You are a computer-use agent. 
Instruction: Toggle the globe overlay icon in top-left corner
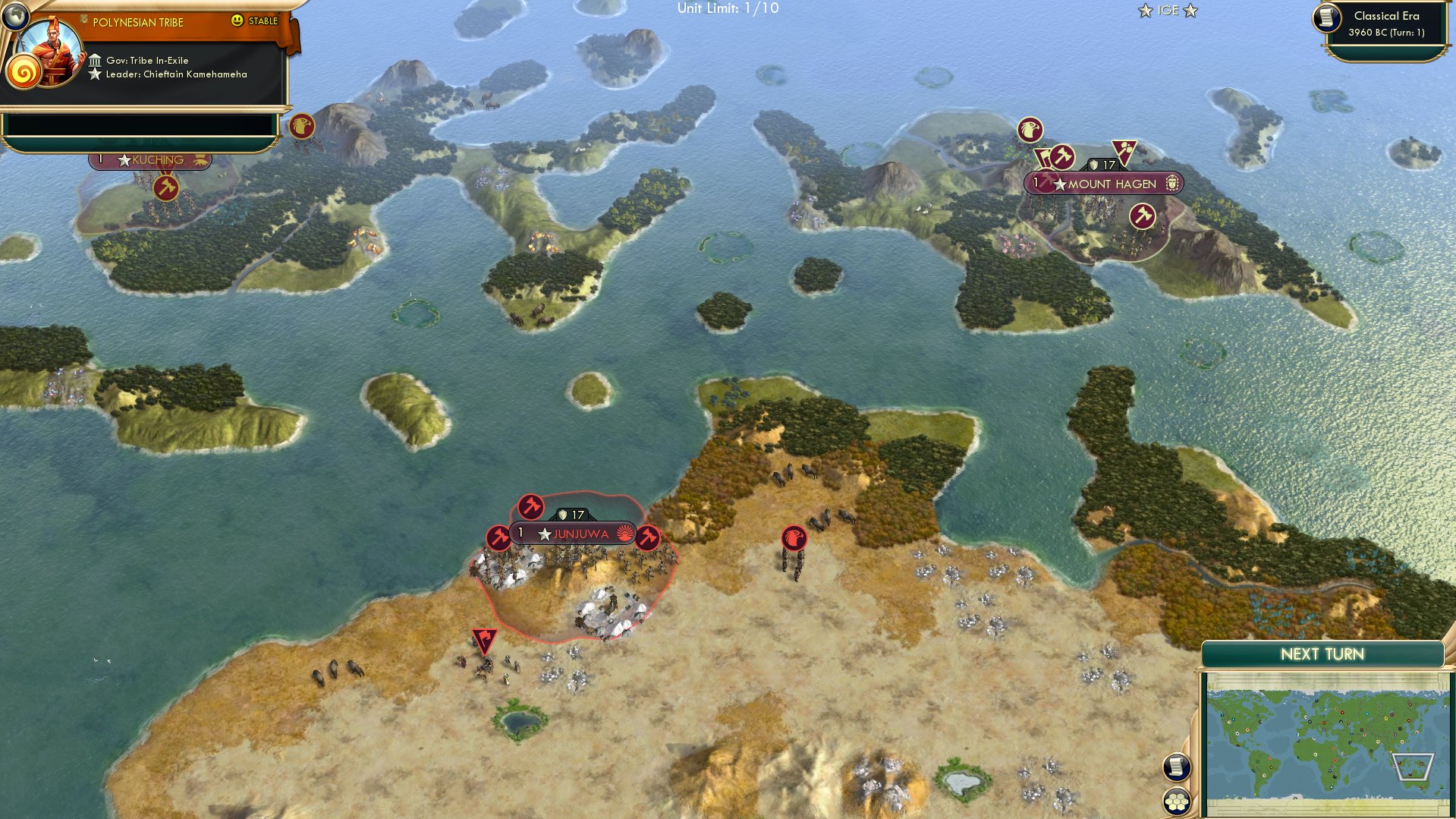tap(15, 15)
